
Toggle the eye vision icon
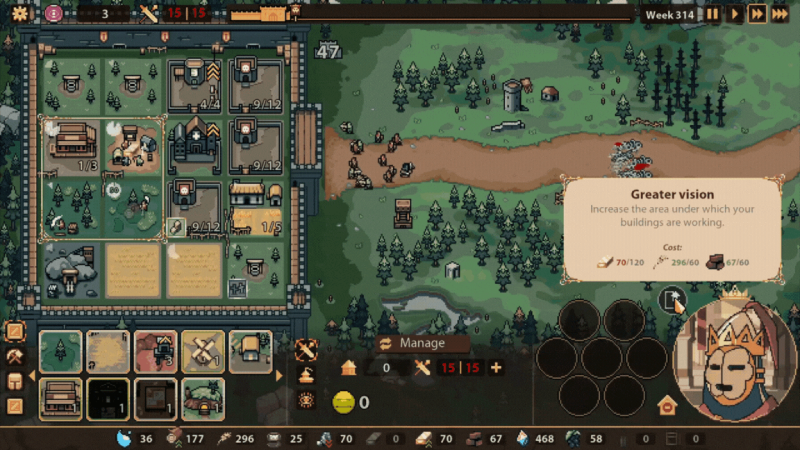306,399
